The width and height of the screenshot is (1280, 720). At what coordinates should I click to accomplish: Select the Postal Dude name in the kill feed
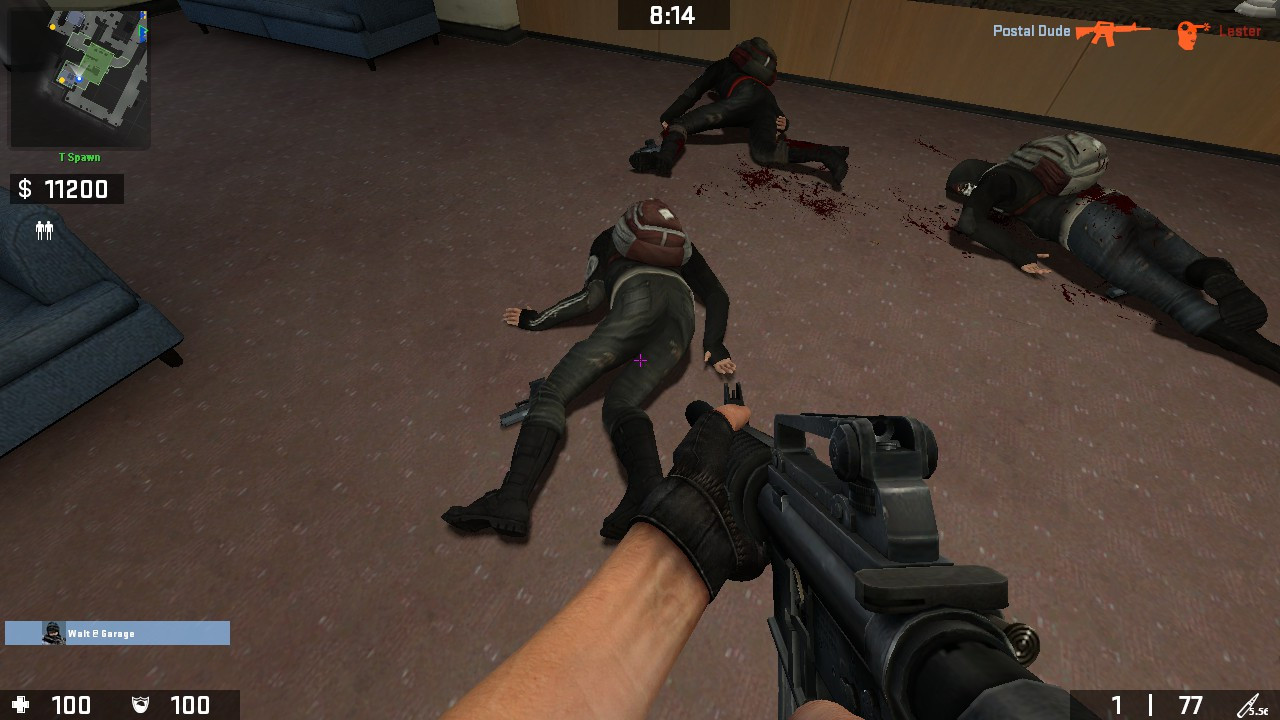point(1030,30)
